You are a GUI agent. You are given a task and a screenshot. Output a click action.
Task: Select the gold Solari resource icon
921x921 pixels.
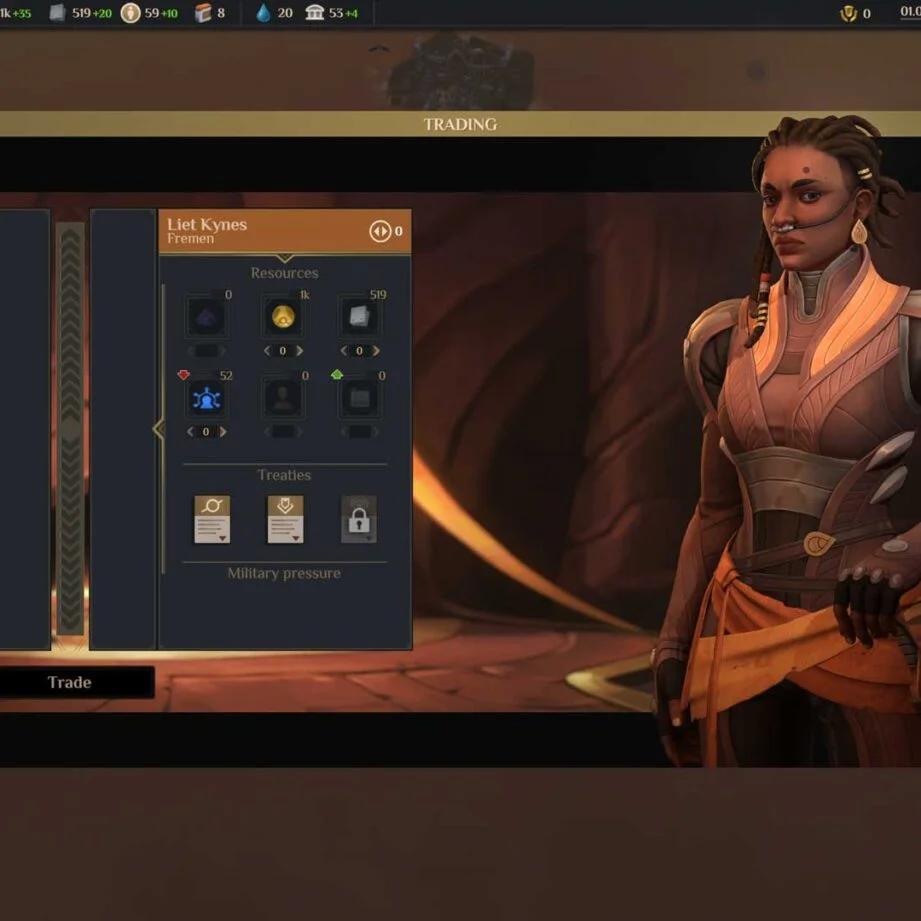tap(283, 318)
